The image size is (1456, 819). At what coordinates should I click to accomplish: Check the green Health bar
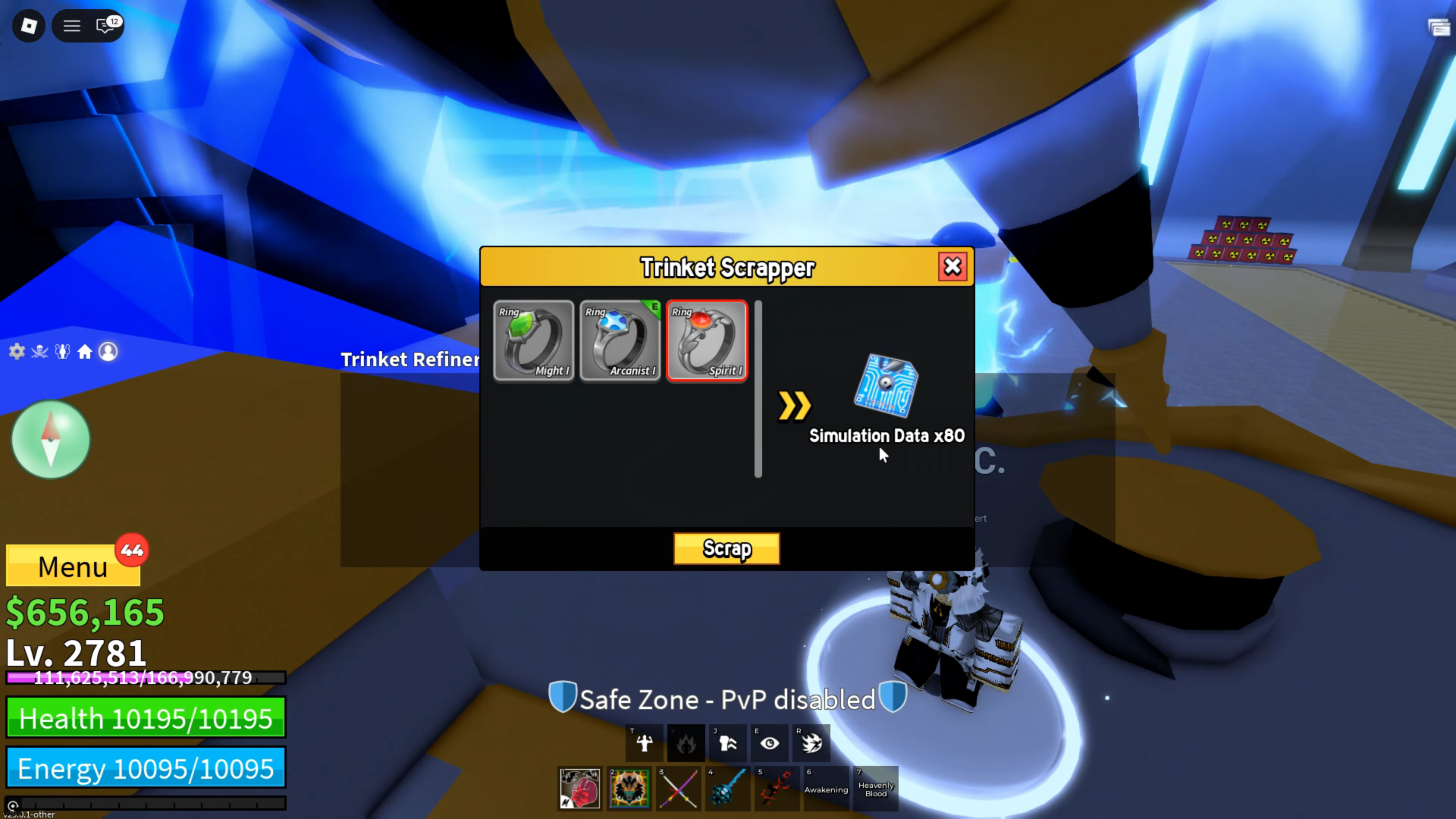[146, 717]
